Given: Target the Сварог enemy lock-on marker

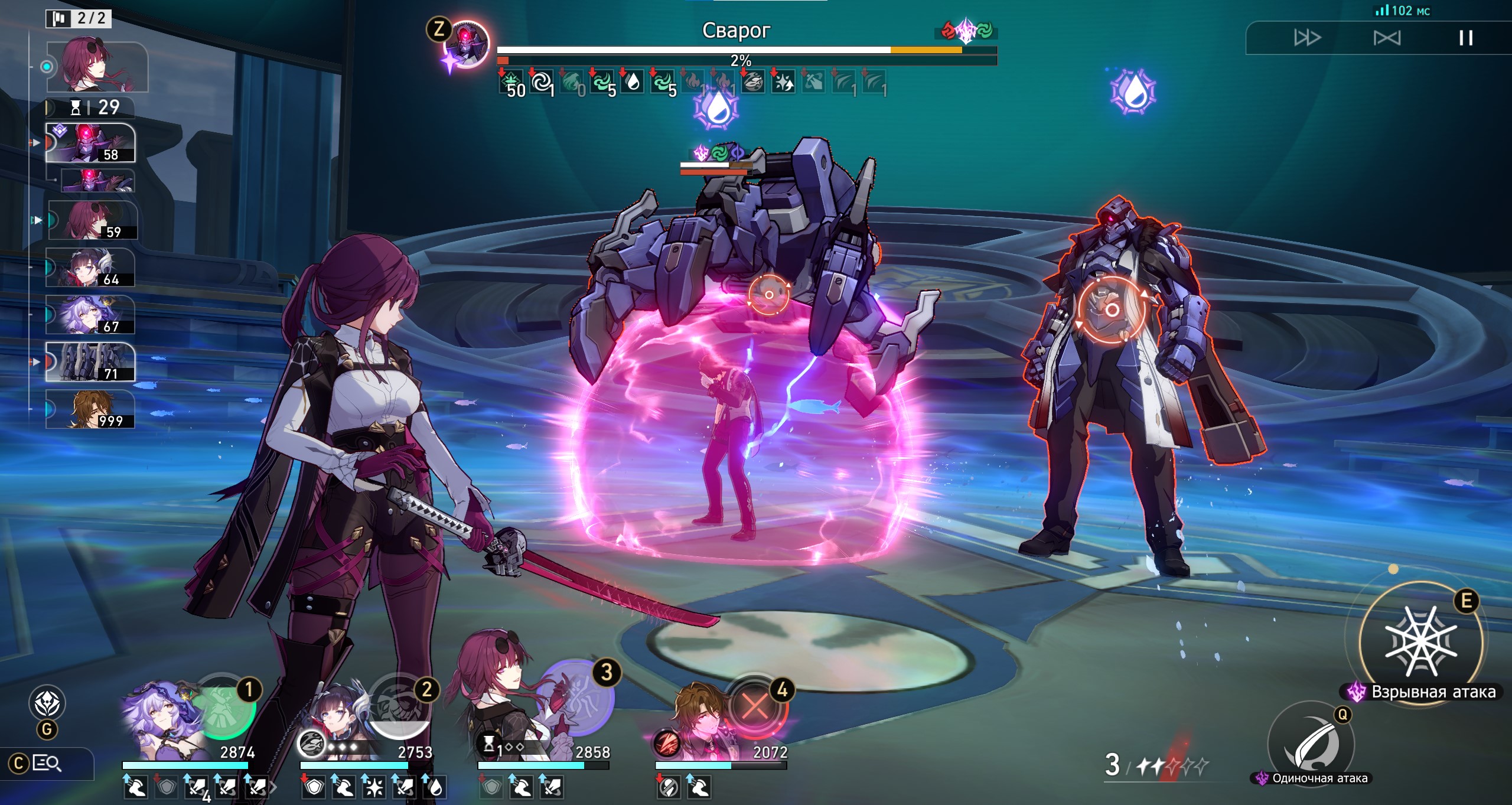Looking at the screenshot, I should (x=1112, y=309).
